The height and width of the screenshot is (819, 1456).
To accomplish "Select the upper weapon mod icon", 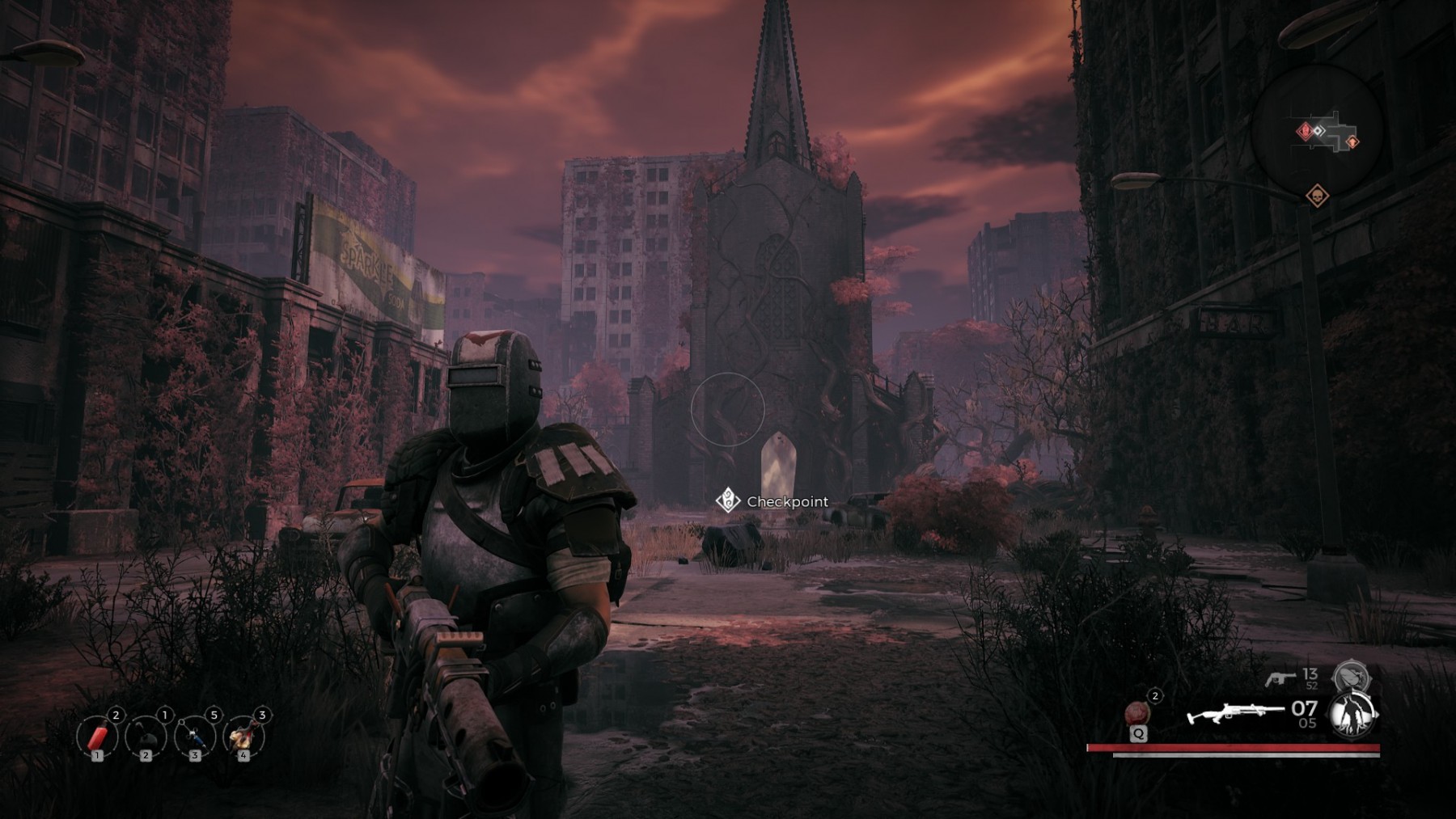I will coord(1350,674).
